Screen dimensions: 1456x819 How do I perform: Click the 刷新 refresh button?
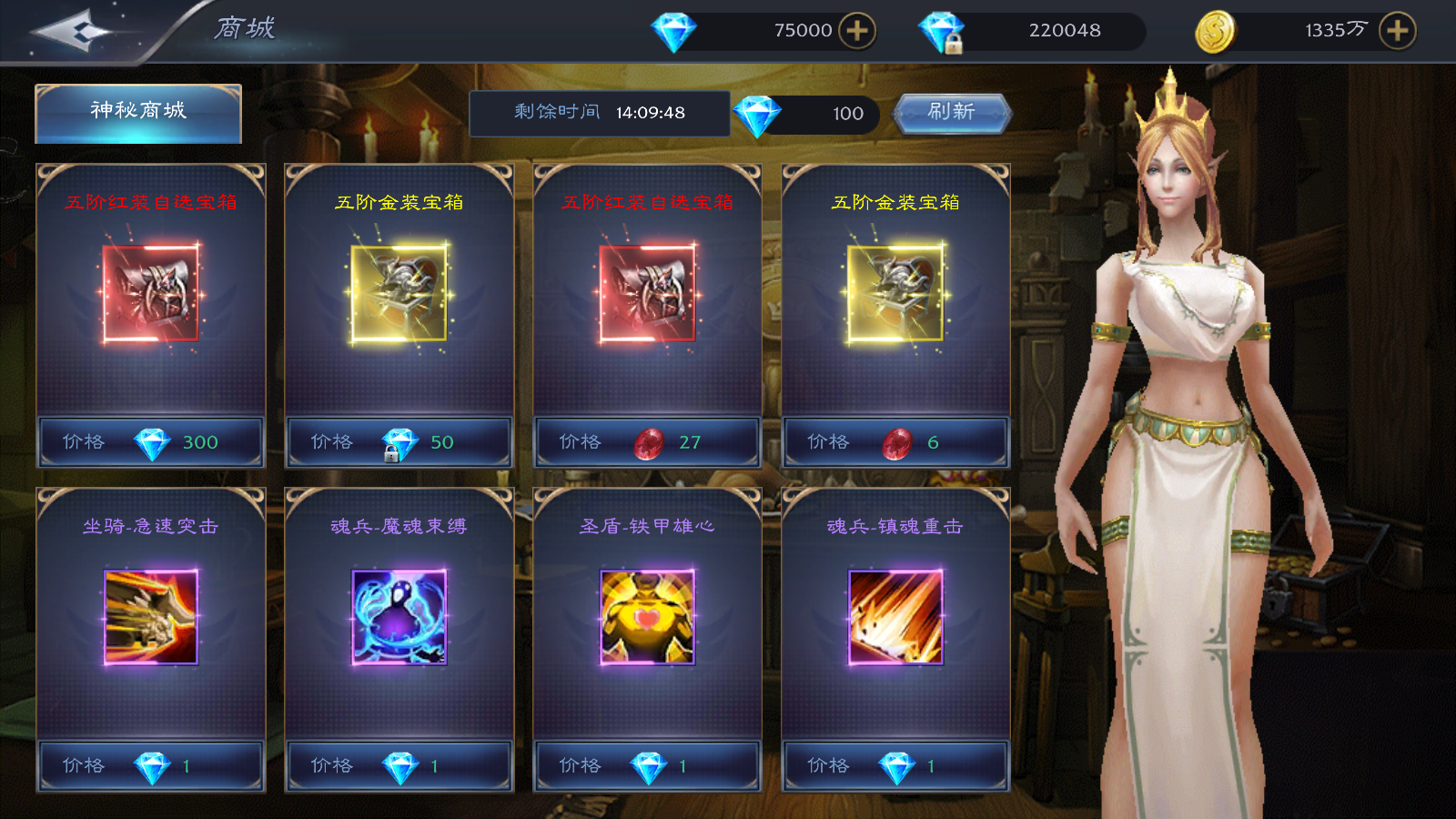[952, 113]
